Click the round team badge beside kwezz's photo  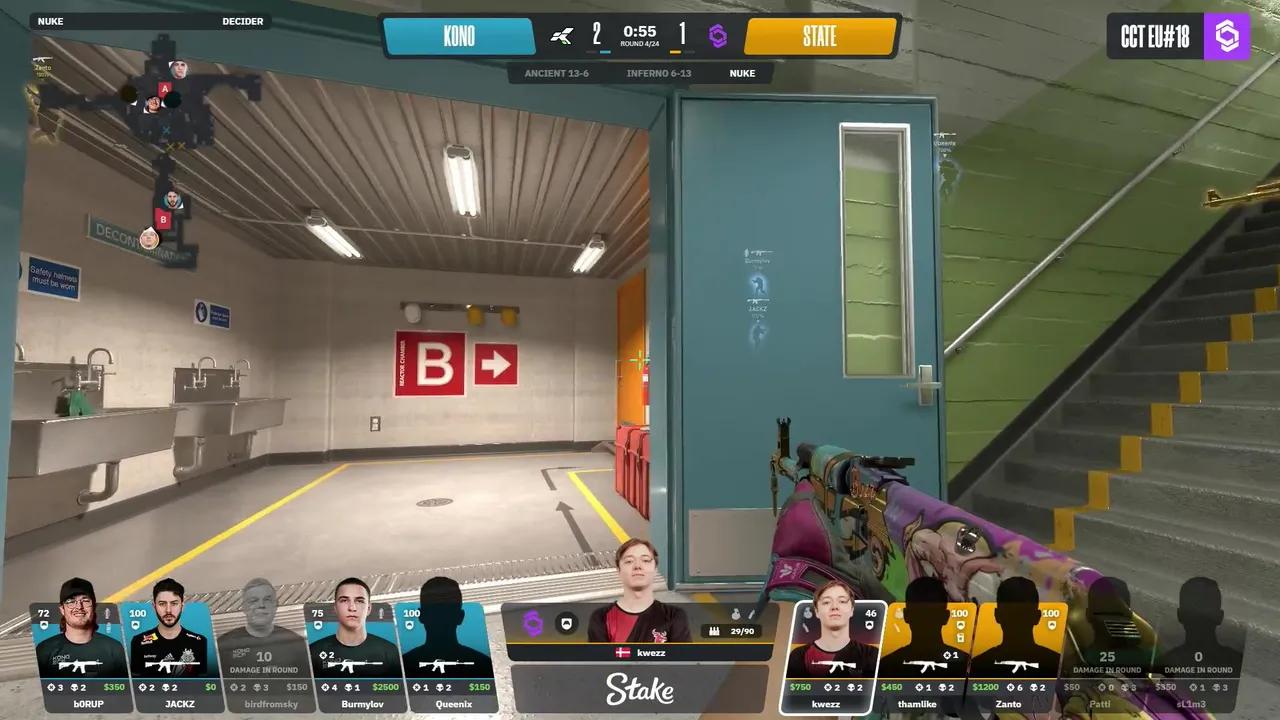coord(565,622)
